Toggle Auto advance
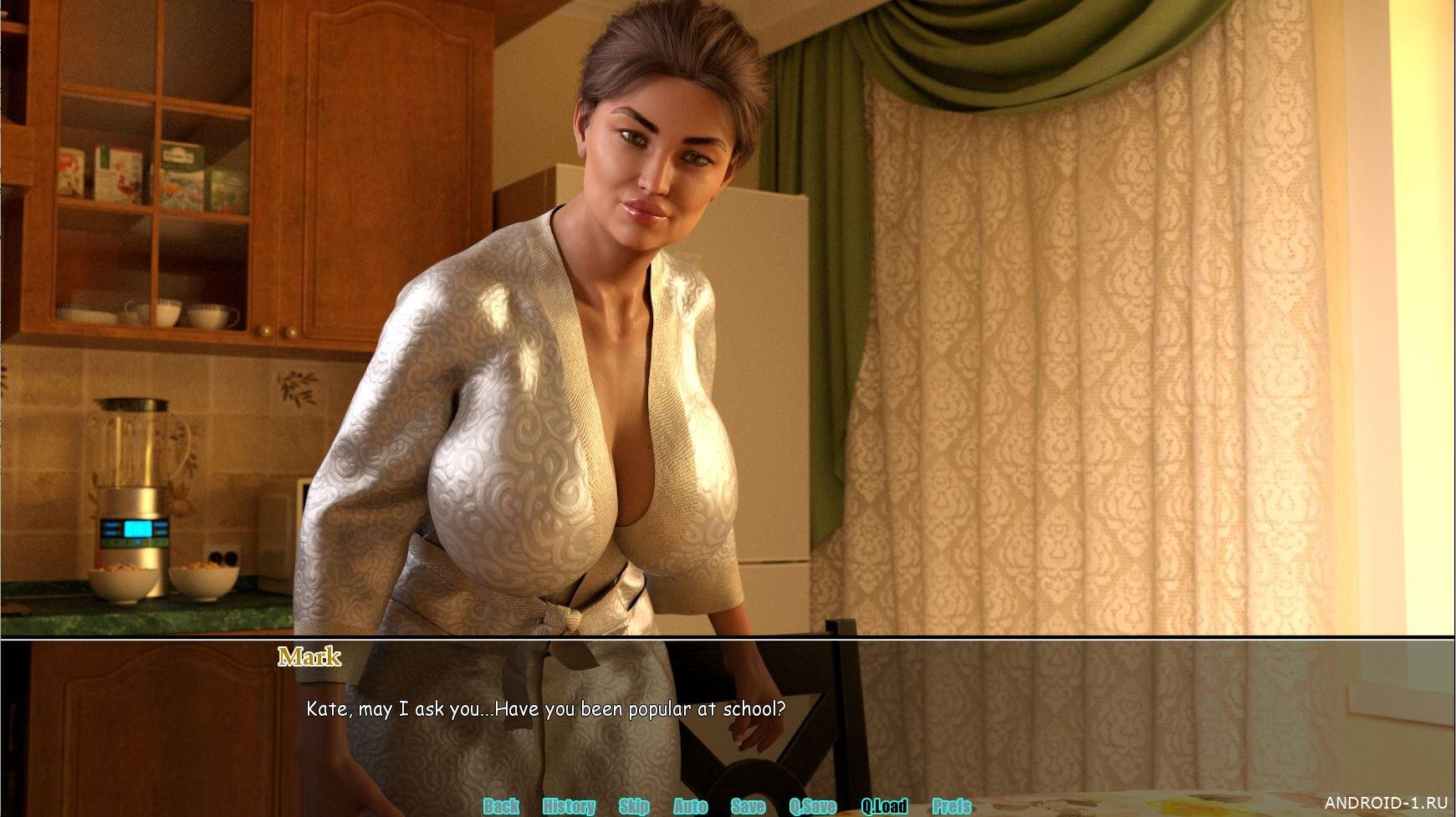1456x817 pixels. [x=690, y=806]
